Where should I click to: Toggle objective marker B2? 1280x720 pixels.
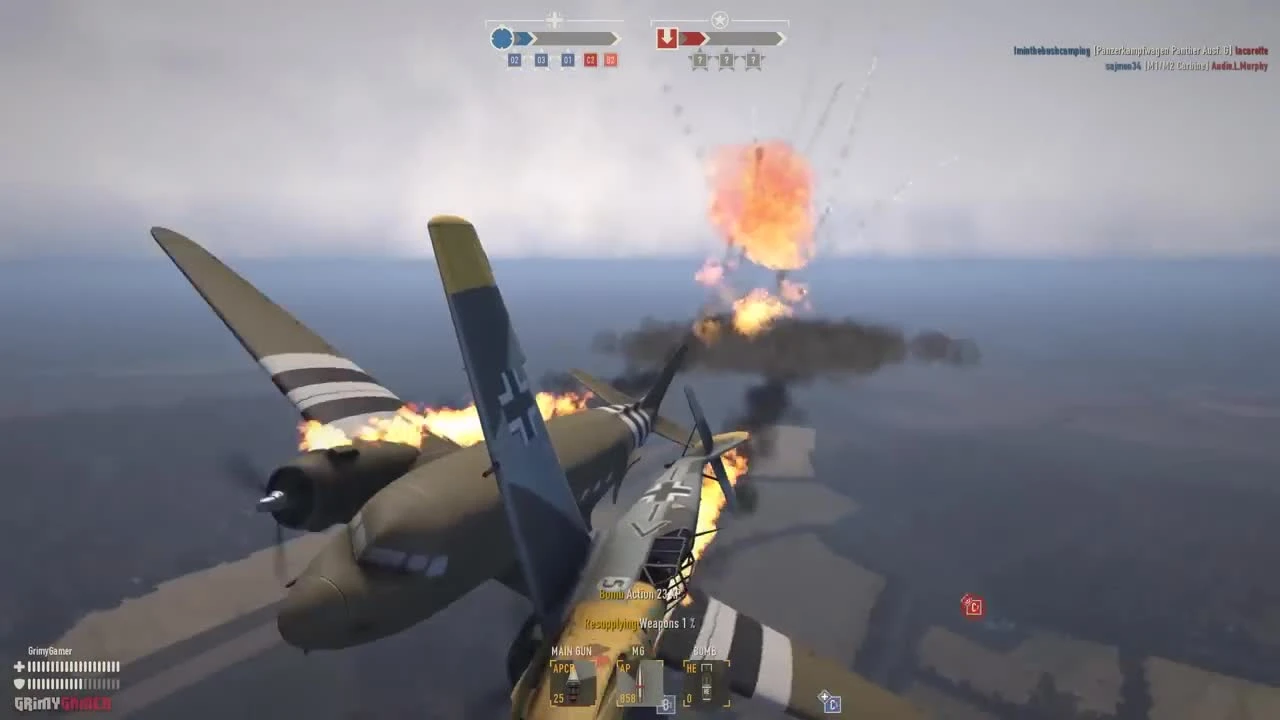[610, 59]
